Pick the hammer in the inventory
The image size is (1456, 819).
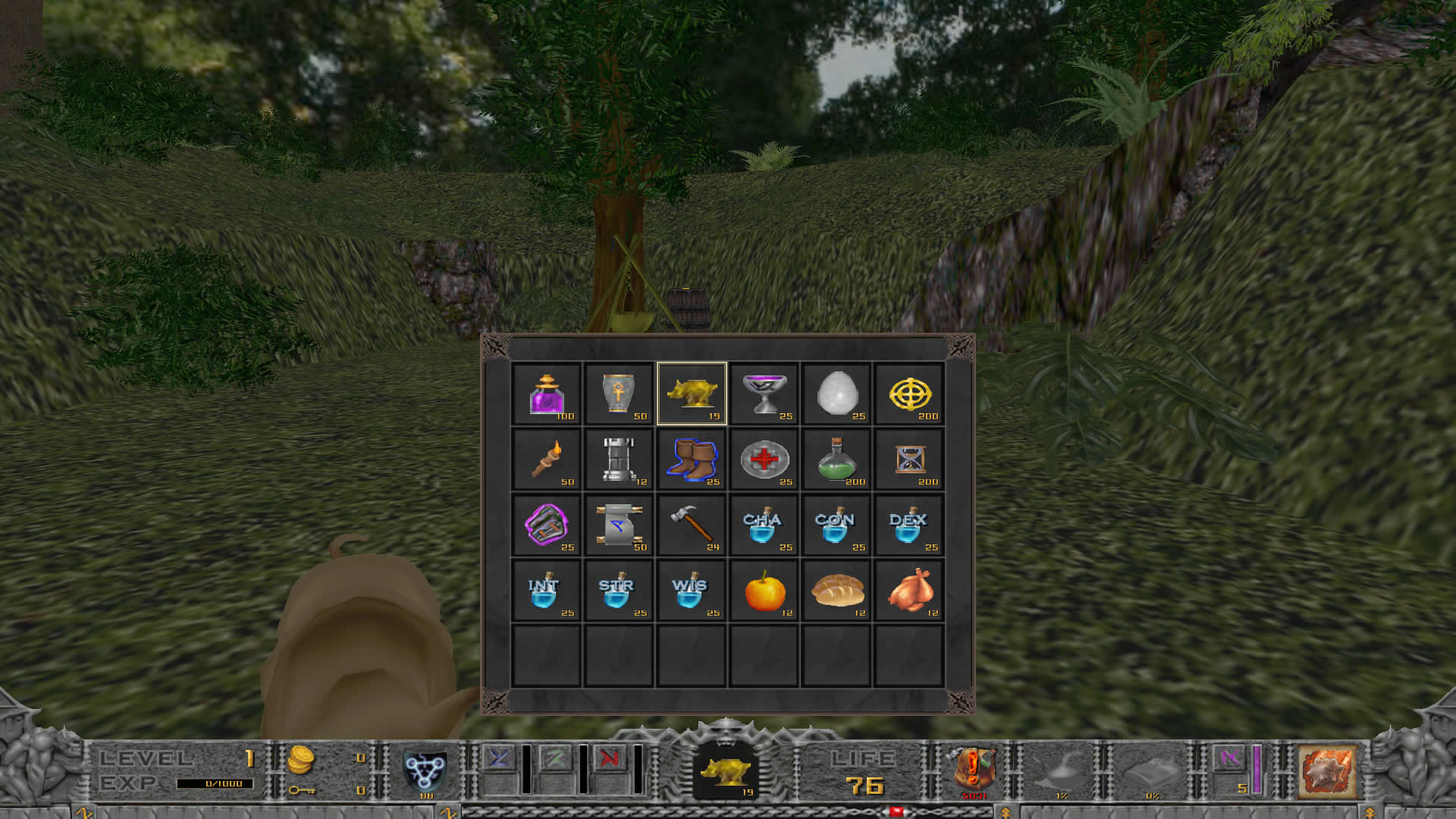692,525
